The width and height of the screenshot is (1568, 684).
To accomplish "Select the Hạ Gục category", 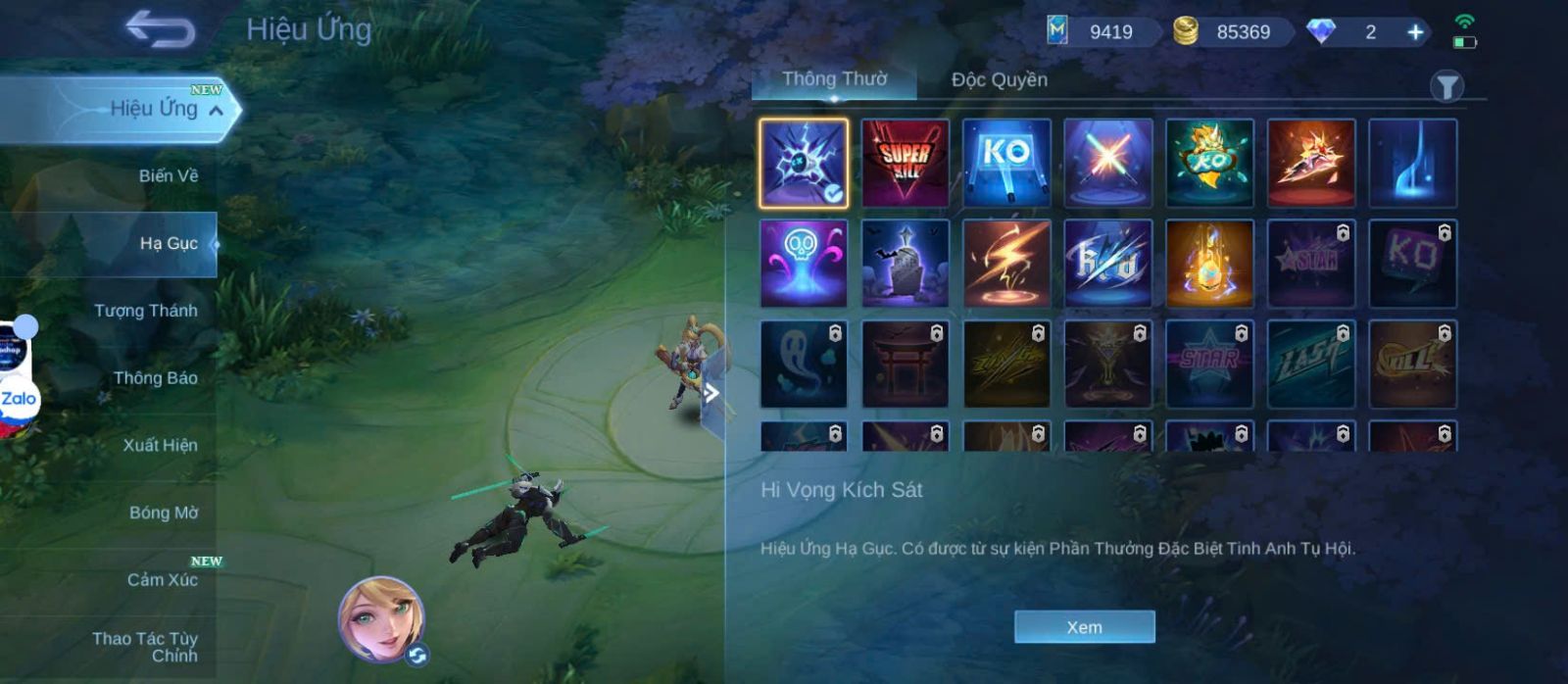I will tap(168, 243).
